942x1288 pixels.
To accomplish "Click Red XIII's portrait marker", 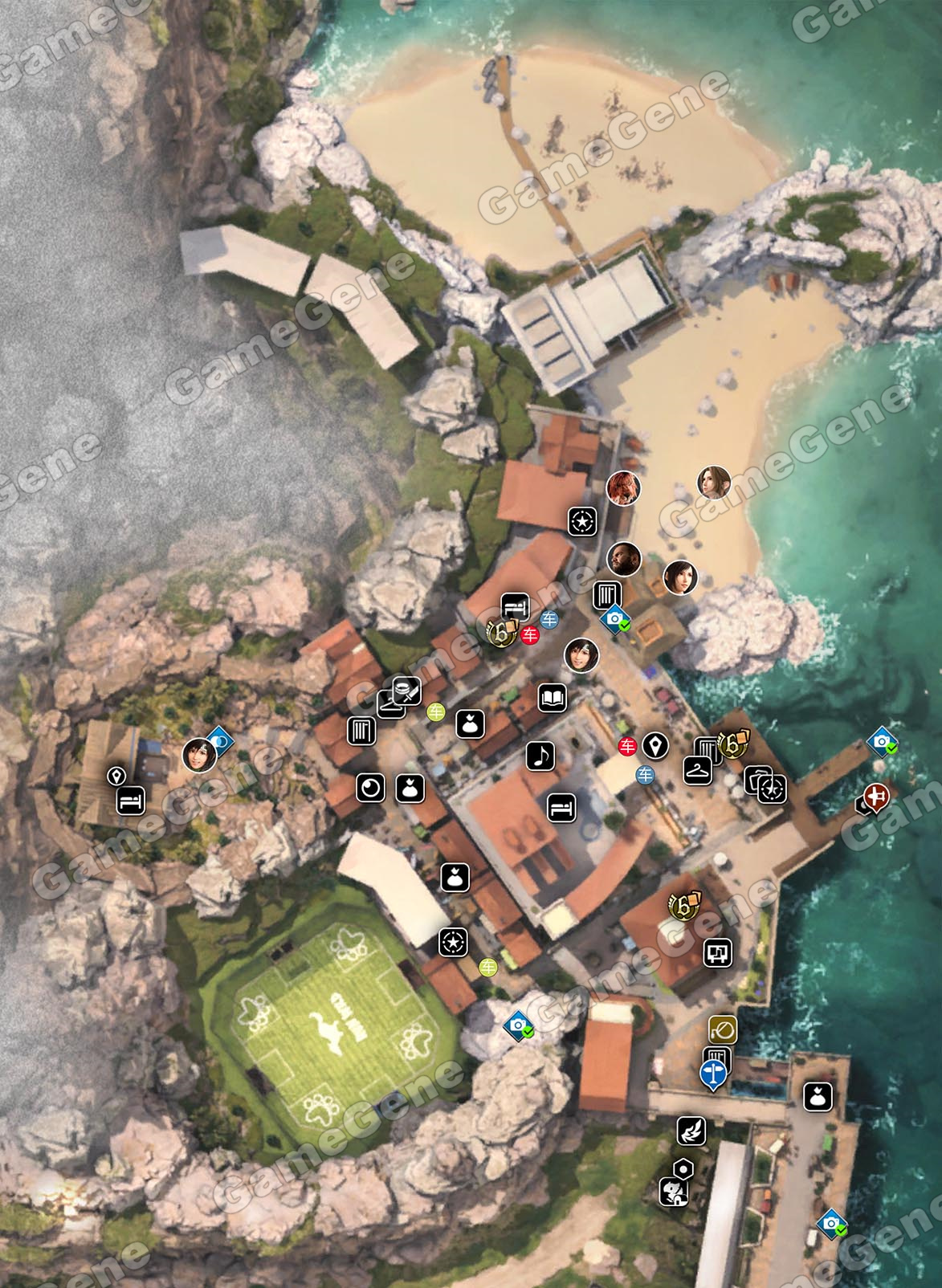I will coord(622,488).
